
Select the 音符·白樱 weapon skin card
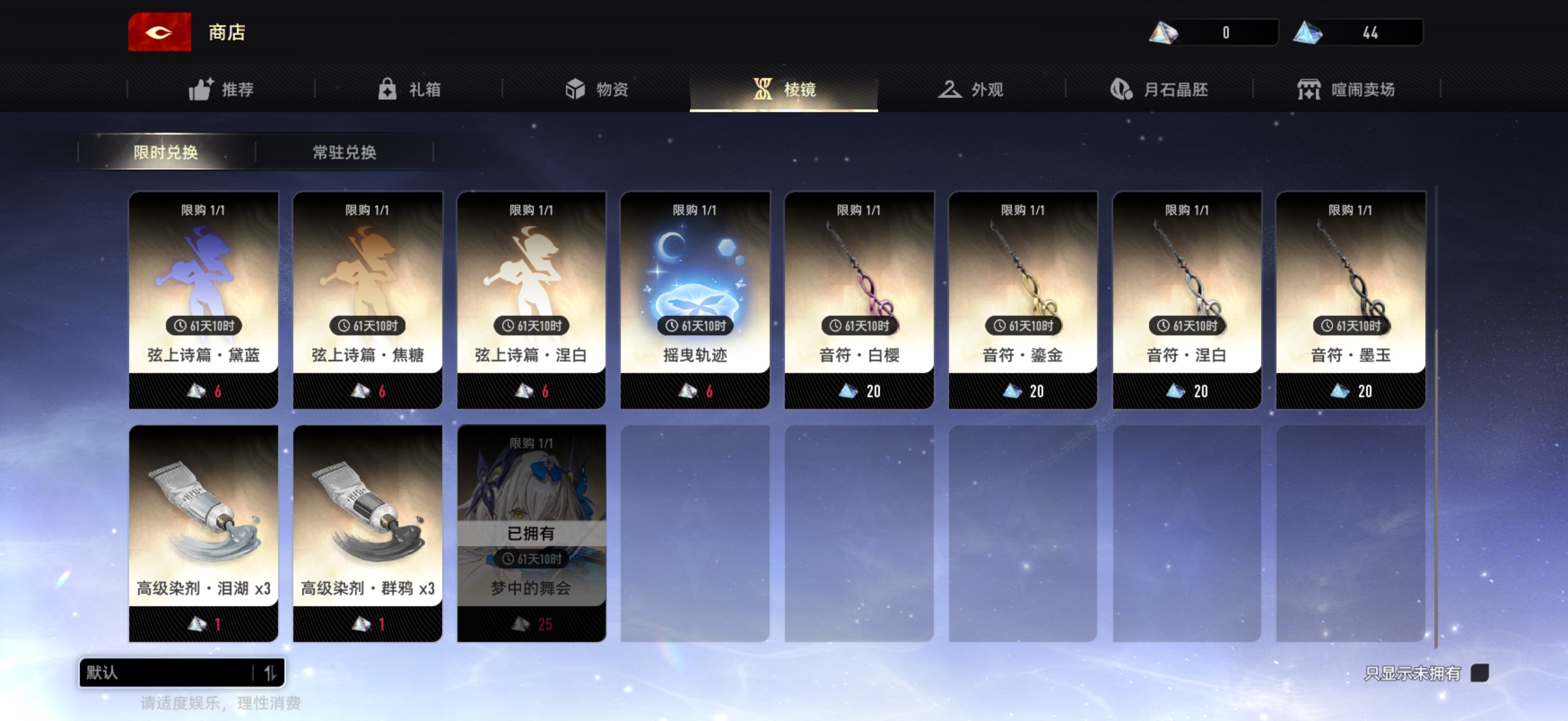tap(859, 300)
